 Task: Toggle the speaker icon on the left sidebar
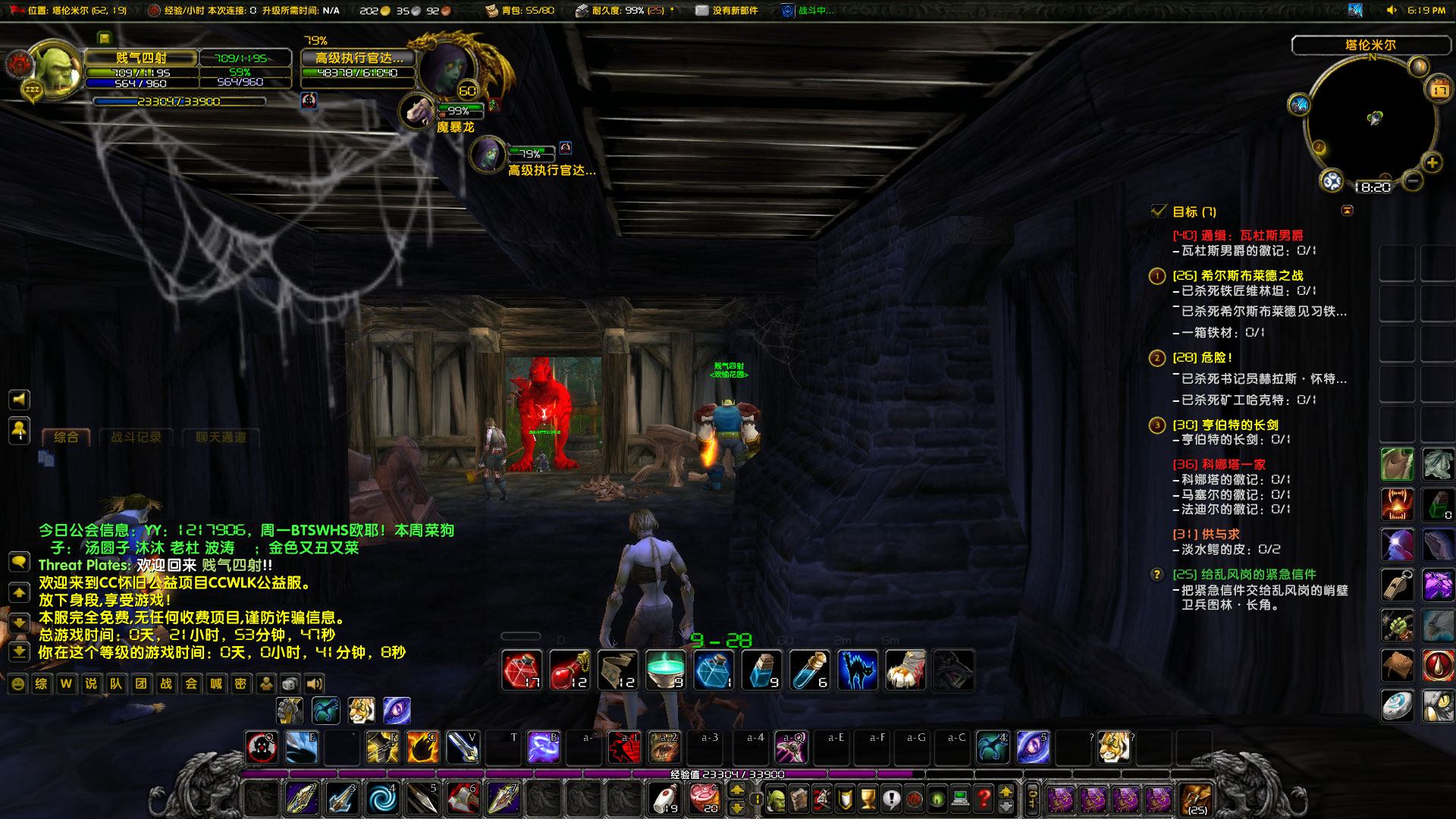(17, 400)
